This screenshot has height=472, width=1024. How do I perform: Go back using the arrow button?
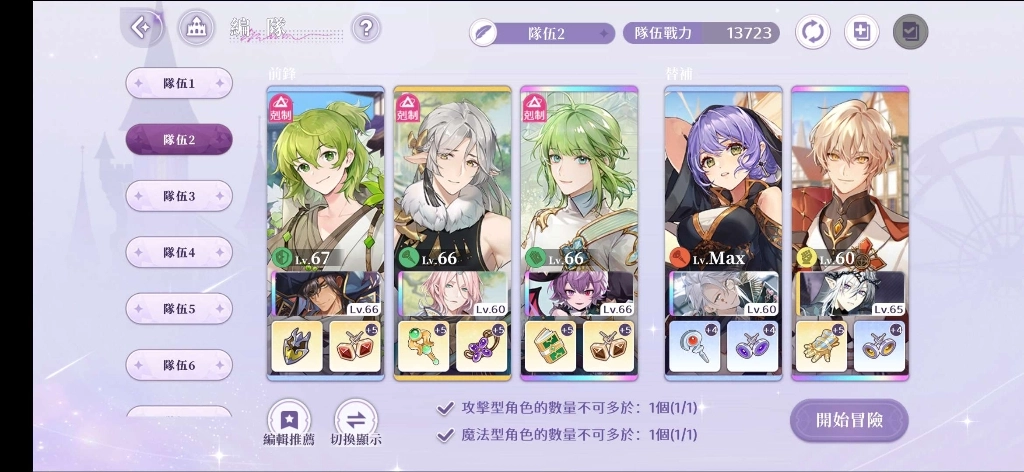[x=141, y=27]
